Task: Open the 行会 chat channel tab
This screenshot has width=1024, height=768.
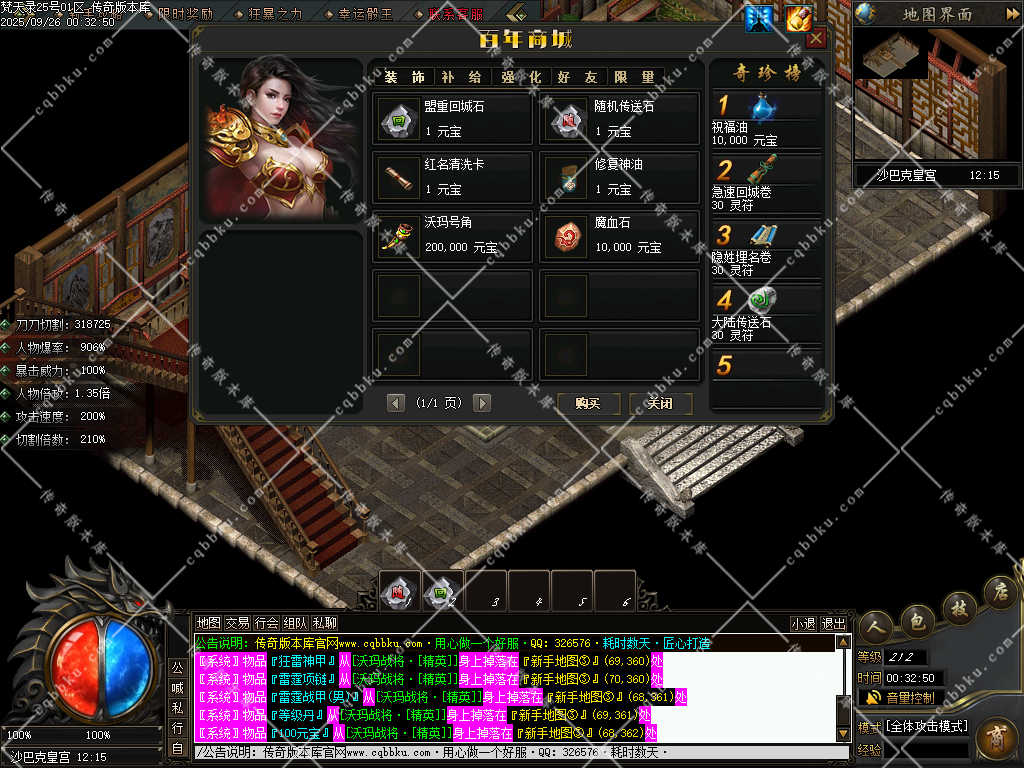Action: pyautogui.click(x=267, y=623)
